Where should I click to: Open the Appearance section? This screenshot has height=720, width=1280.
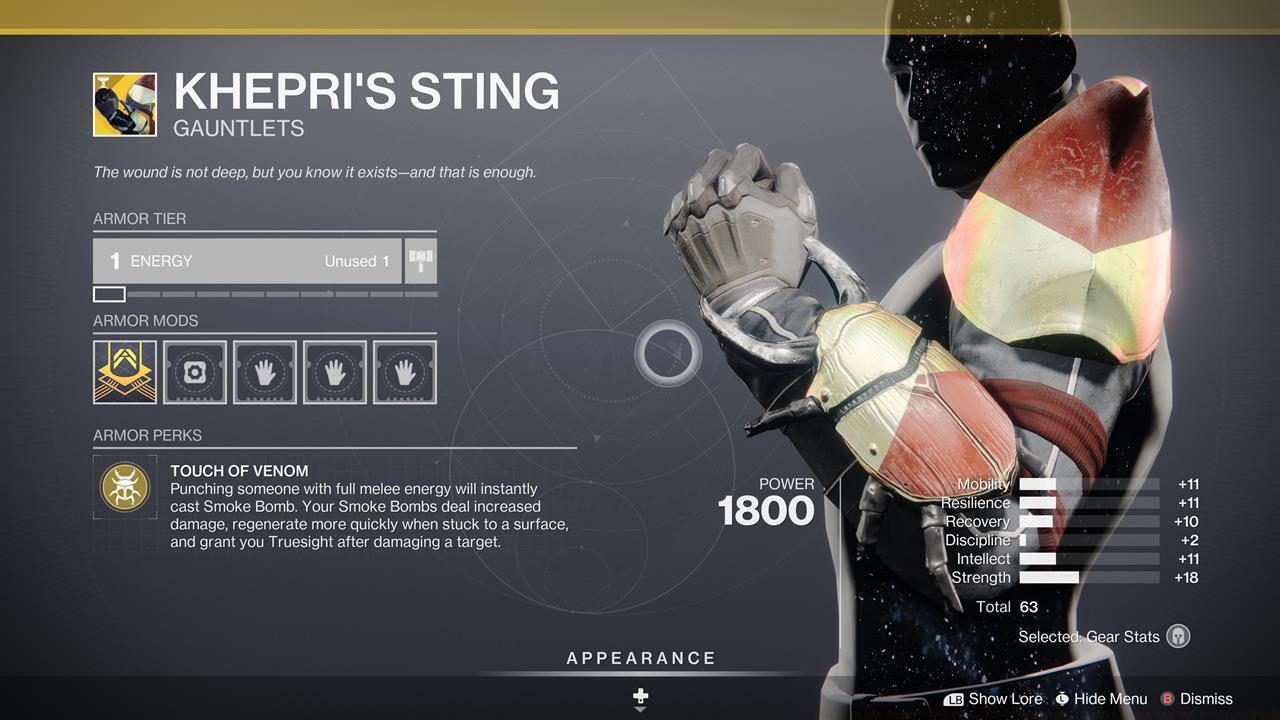click(640, 658)
